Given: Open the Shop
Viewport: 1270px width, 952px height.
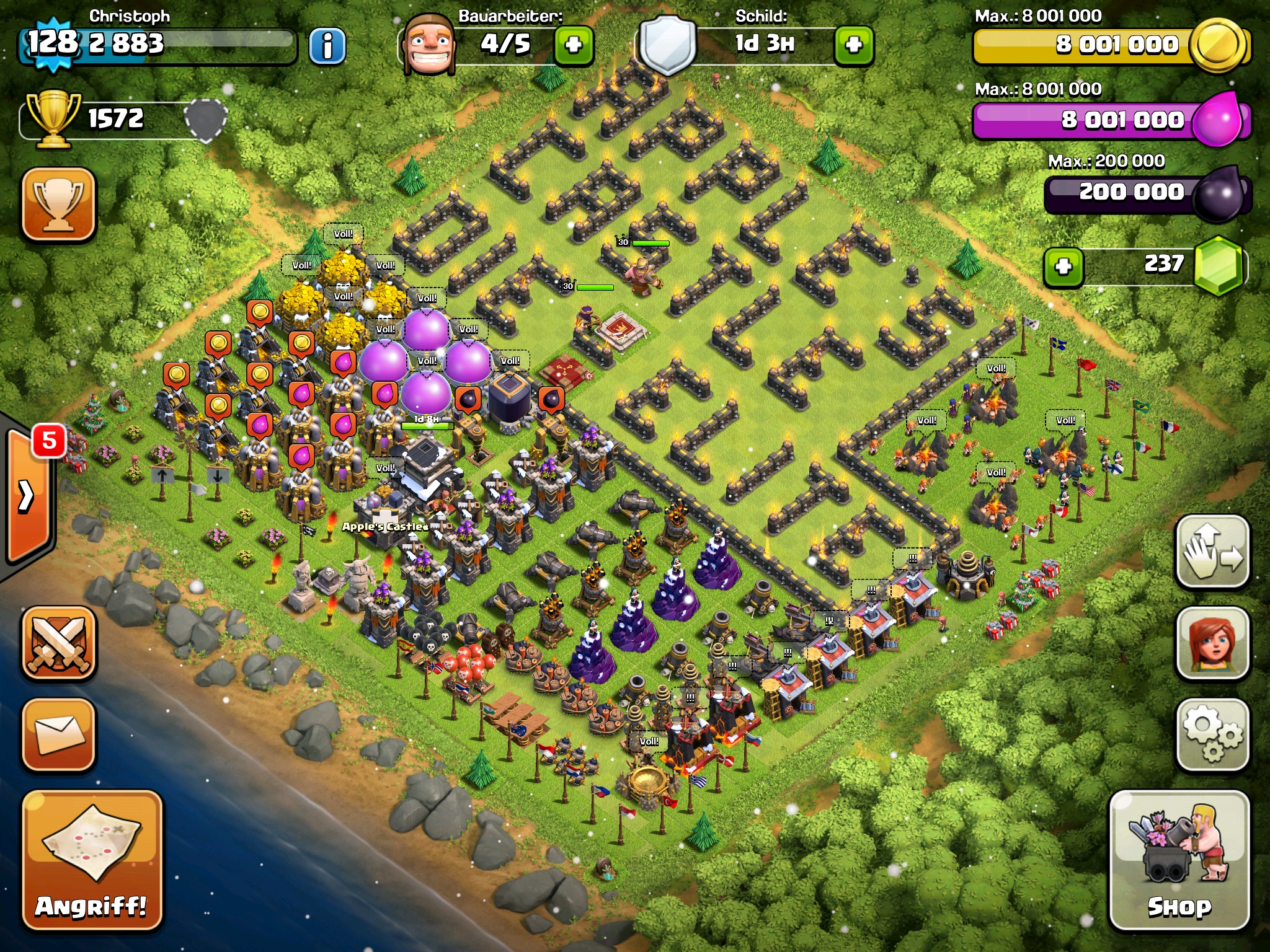Looking at the screenshot, I should [1179, 860].
